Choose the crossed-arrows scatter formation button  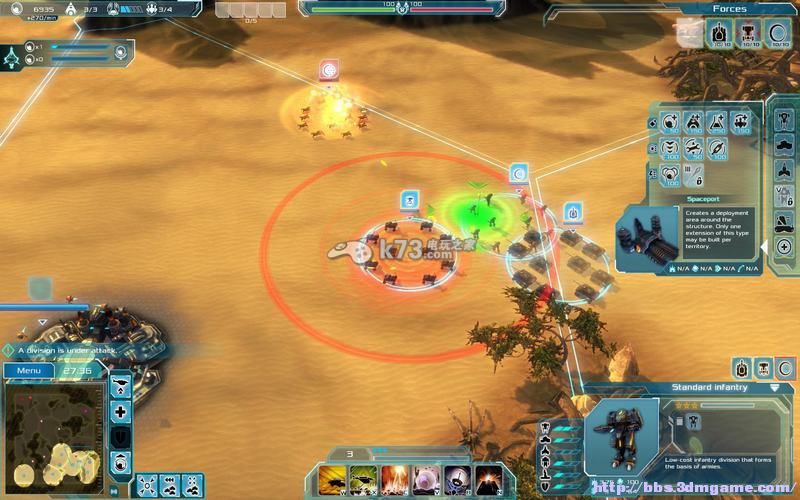click(147, 485)
